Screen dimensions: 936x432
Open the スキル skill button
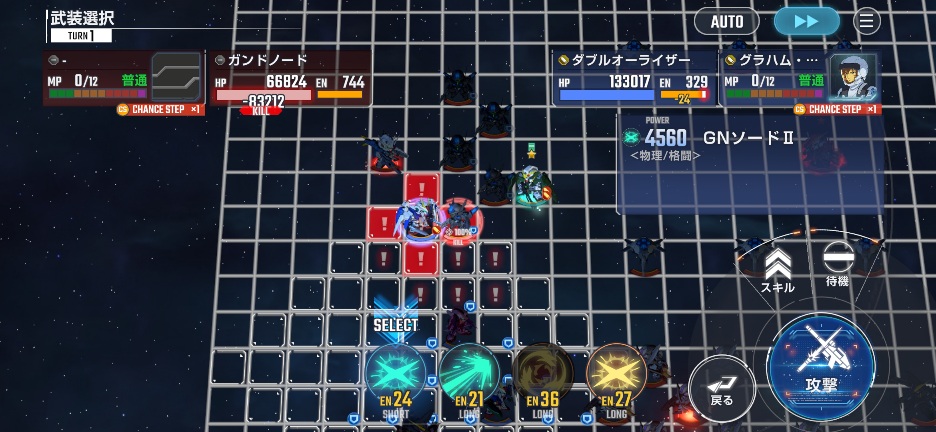[778, 270]
